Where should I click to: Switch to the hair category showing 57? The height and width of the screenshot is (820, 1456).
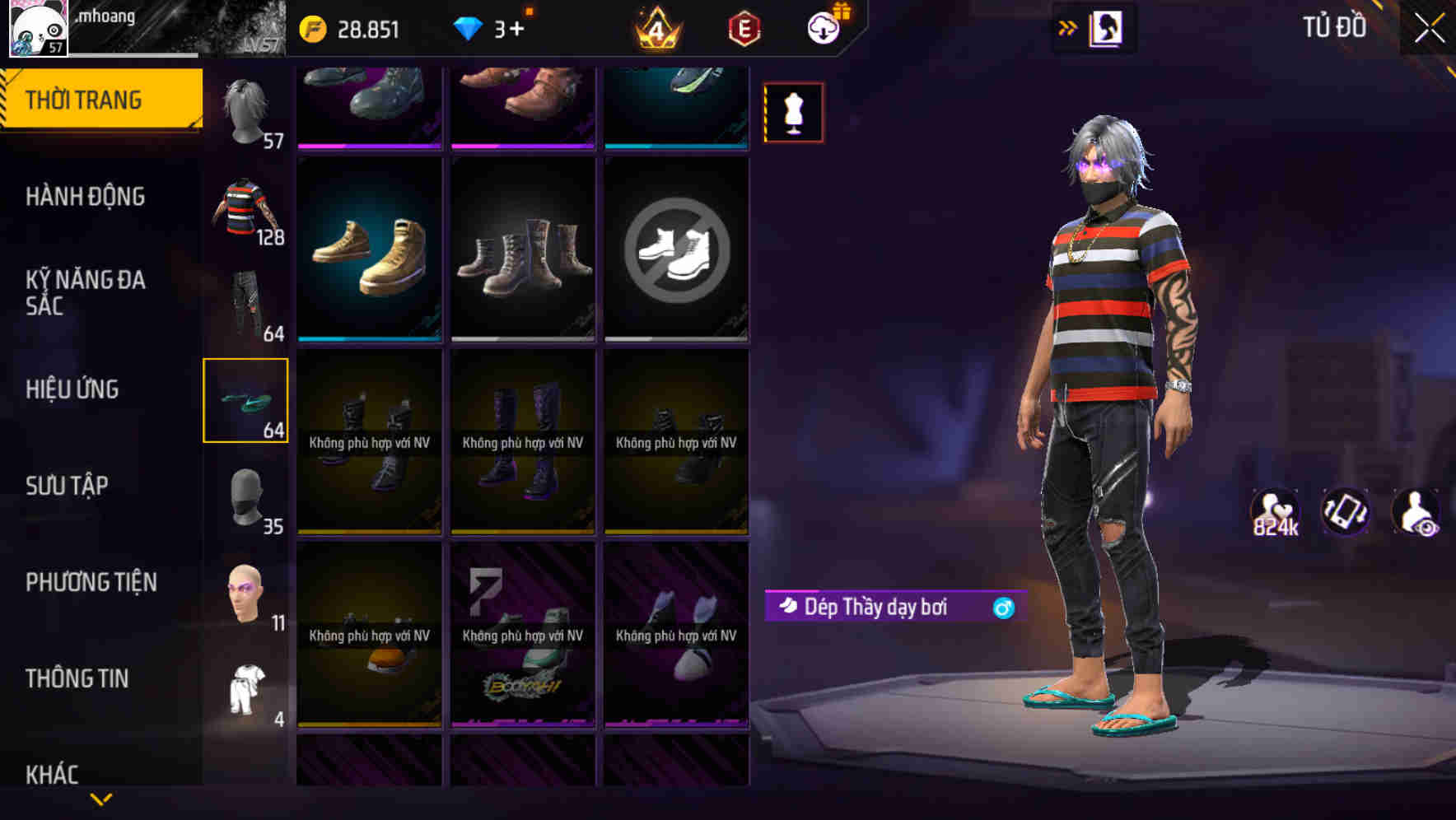click(x=245, y=111)
